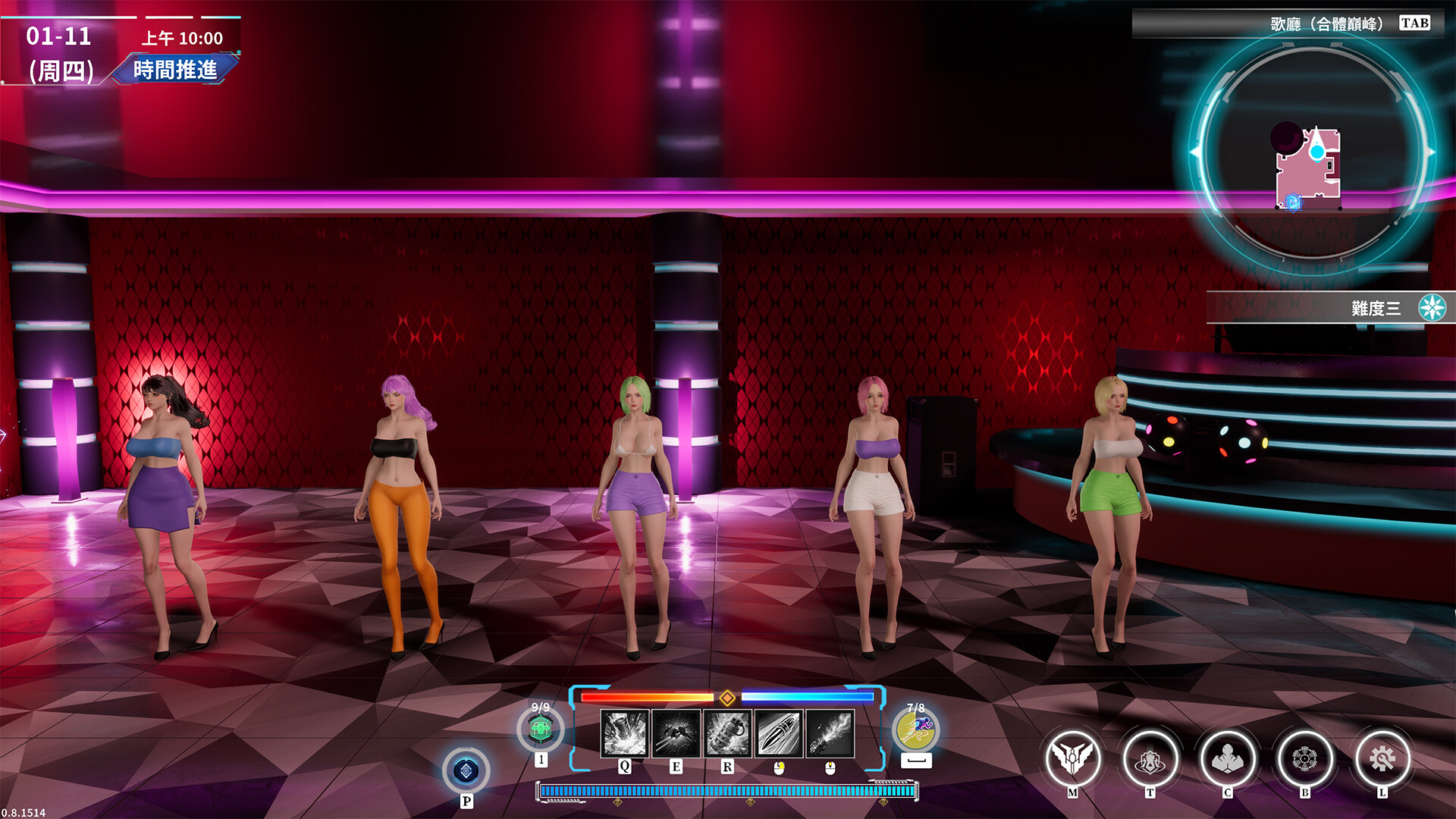Open the gear and wrench settings
Viewport: 1456px width, 819px height.
1382,758
